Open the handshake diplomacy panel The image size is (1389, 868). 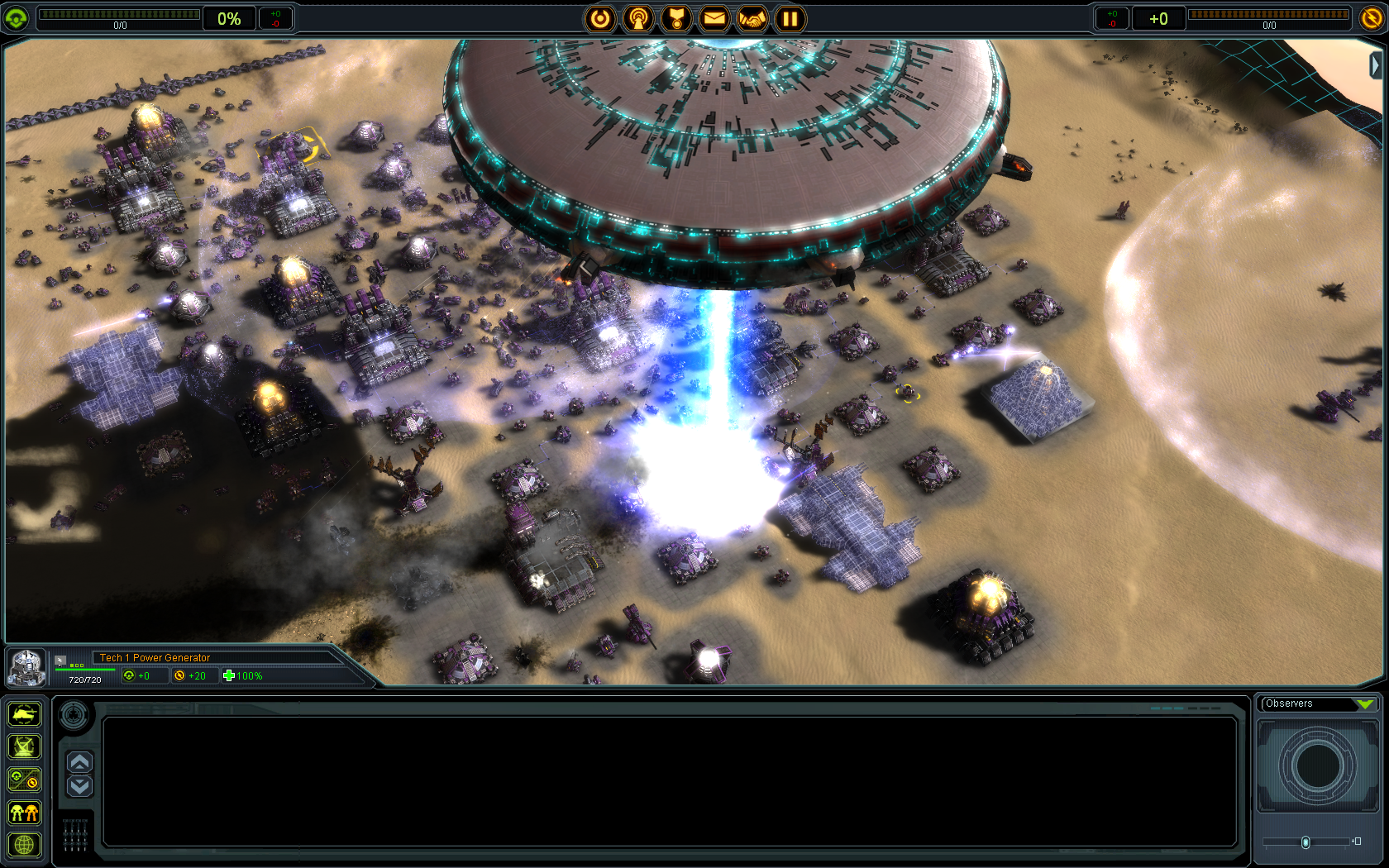coord(752,18)
